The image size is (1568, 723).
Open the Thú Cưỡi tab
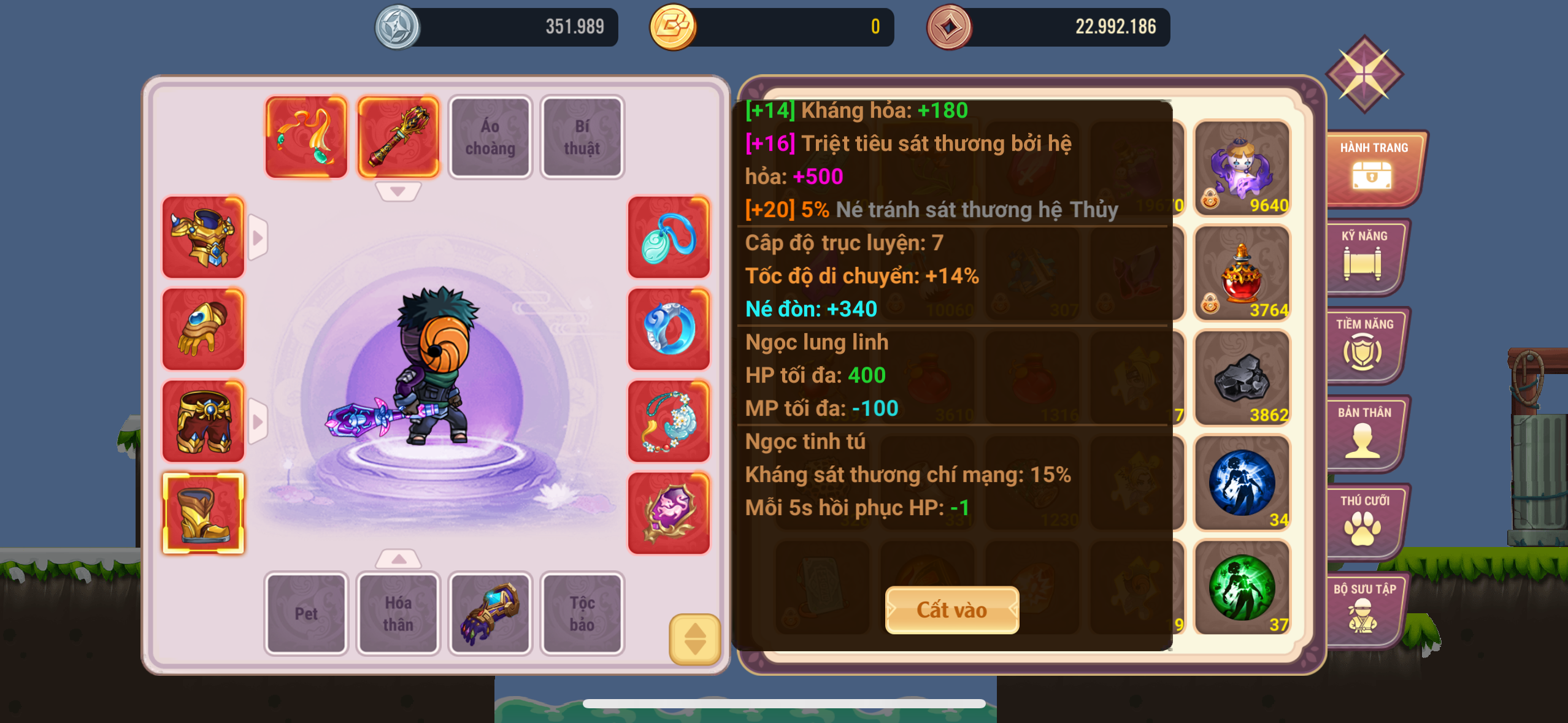click(1363, 521)
